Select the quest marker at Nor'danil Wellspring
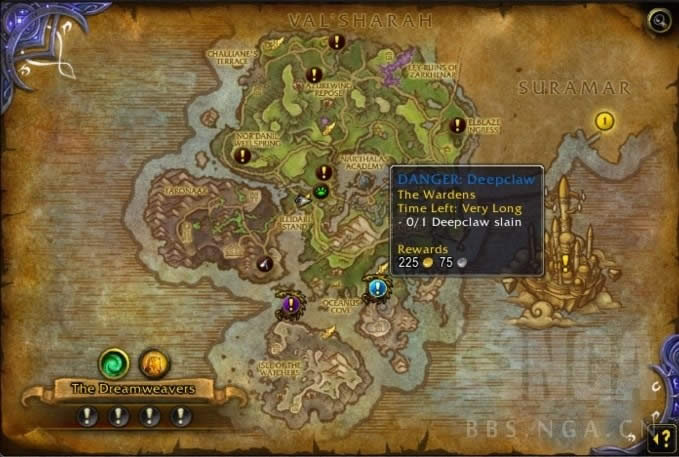679x457 pixels. click(241, 155)
